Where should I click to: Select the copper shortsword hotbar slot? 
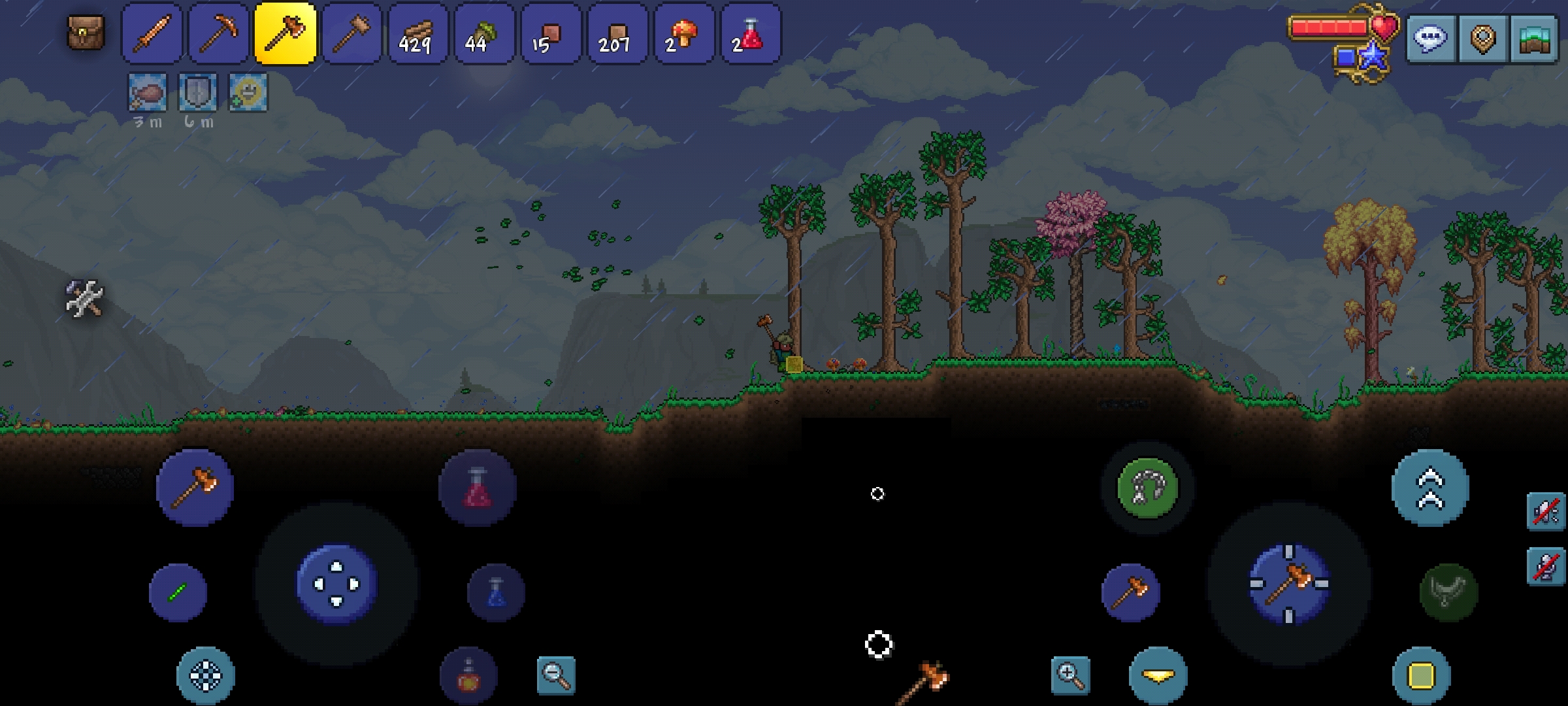pos(152,34)
